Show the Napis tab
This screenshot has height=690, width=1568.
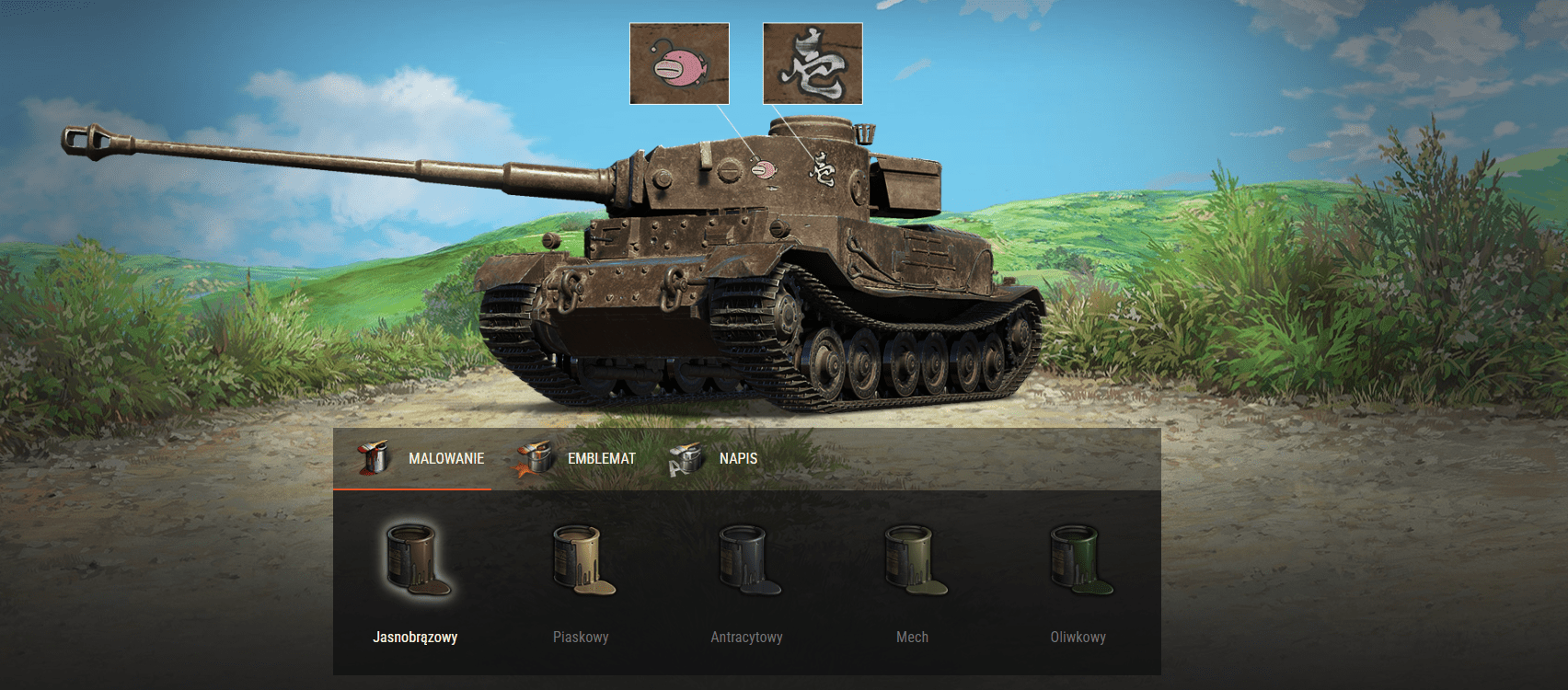click(715, 458)
